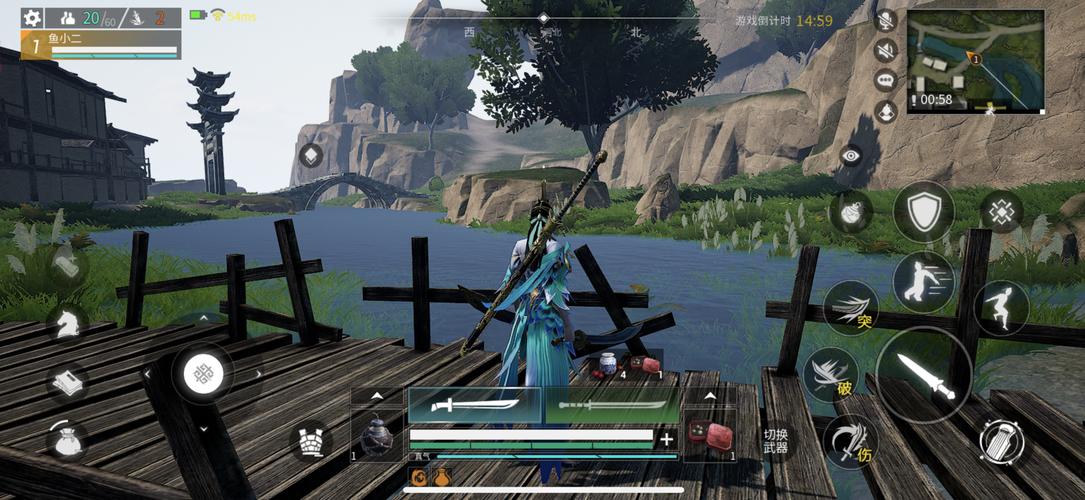
Task: Toggle the speaker mute icon
Action: 885,50
